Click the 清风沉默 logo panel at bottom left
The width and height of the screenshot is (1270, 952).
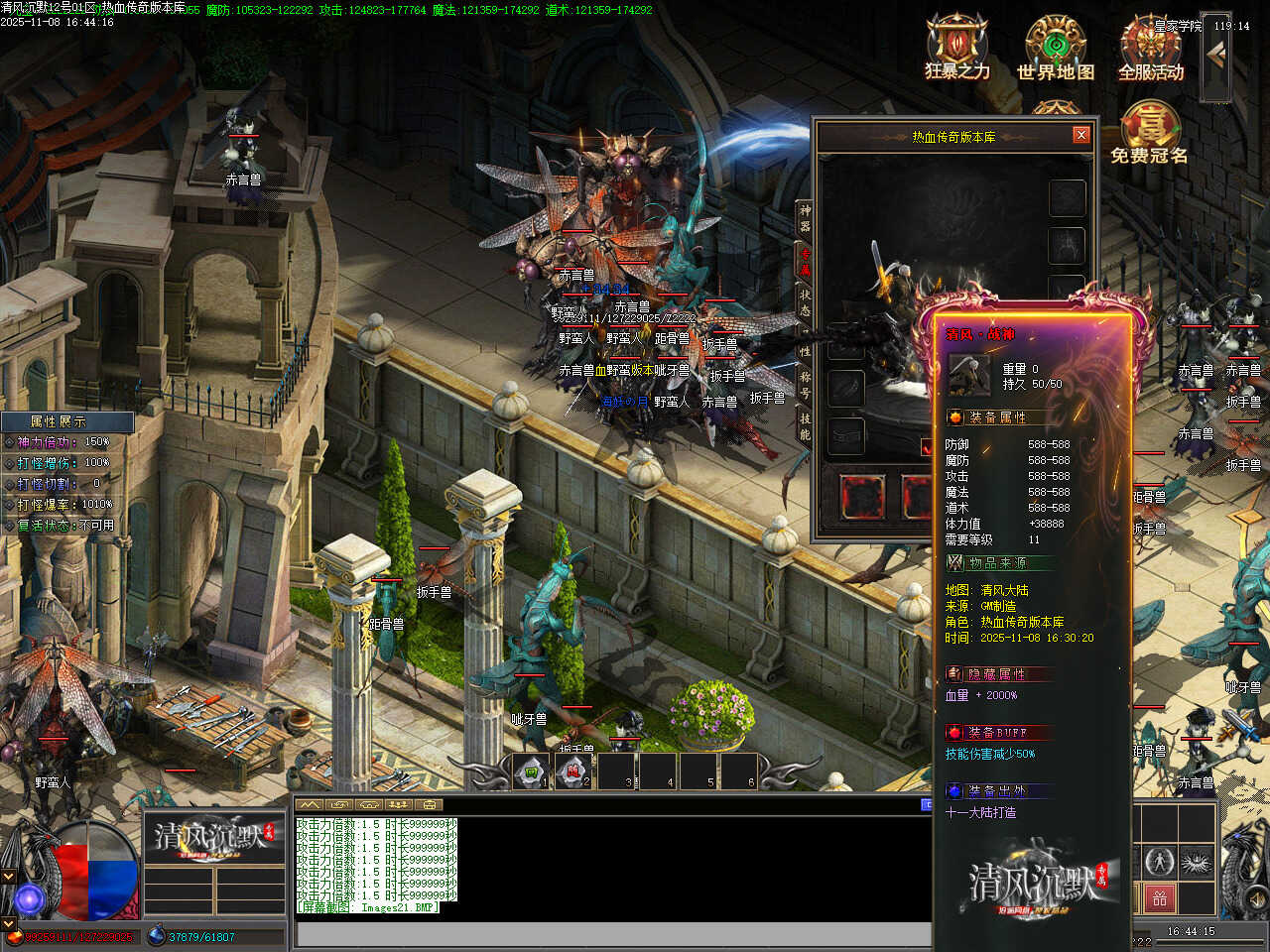210,840
